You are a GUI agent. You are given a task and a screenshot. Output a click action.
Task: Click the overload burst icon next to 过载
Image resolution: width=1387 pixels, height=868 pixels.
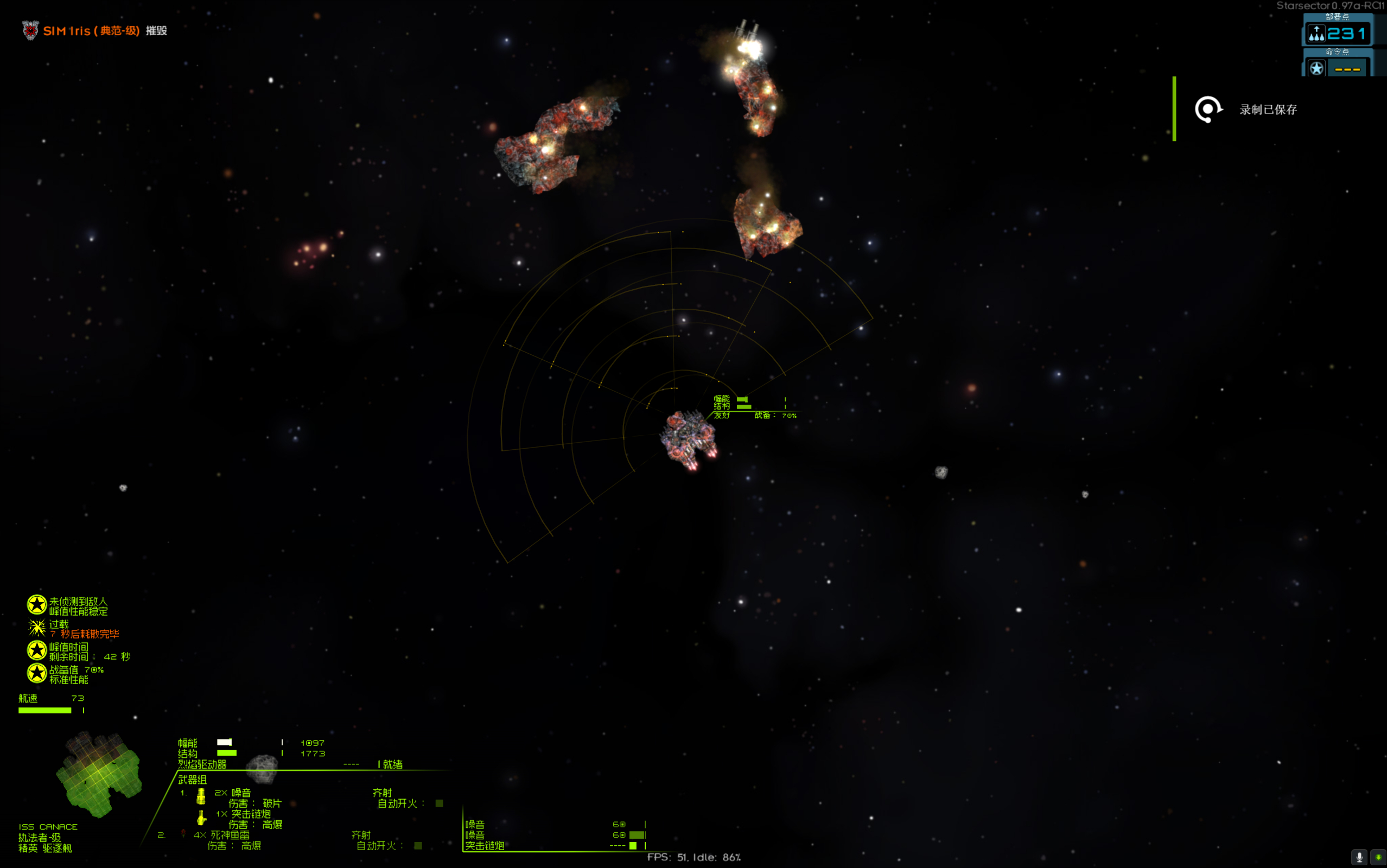pos(37,628)
